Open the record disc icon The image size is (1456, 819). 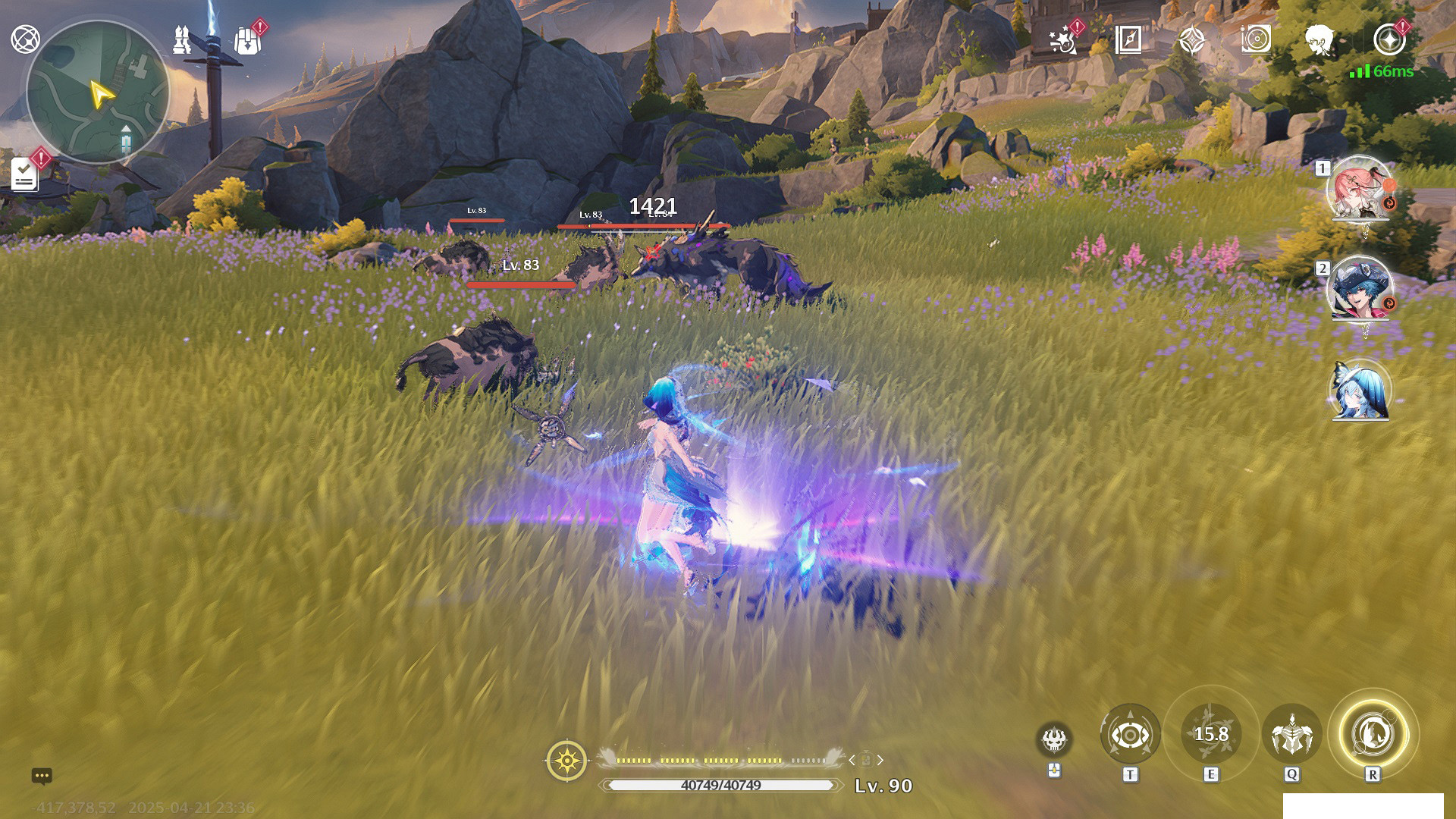coord(1256,40)
